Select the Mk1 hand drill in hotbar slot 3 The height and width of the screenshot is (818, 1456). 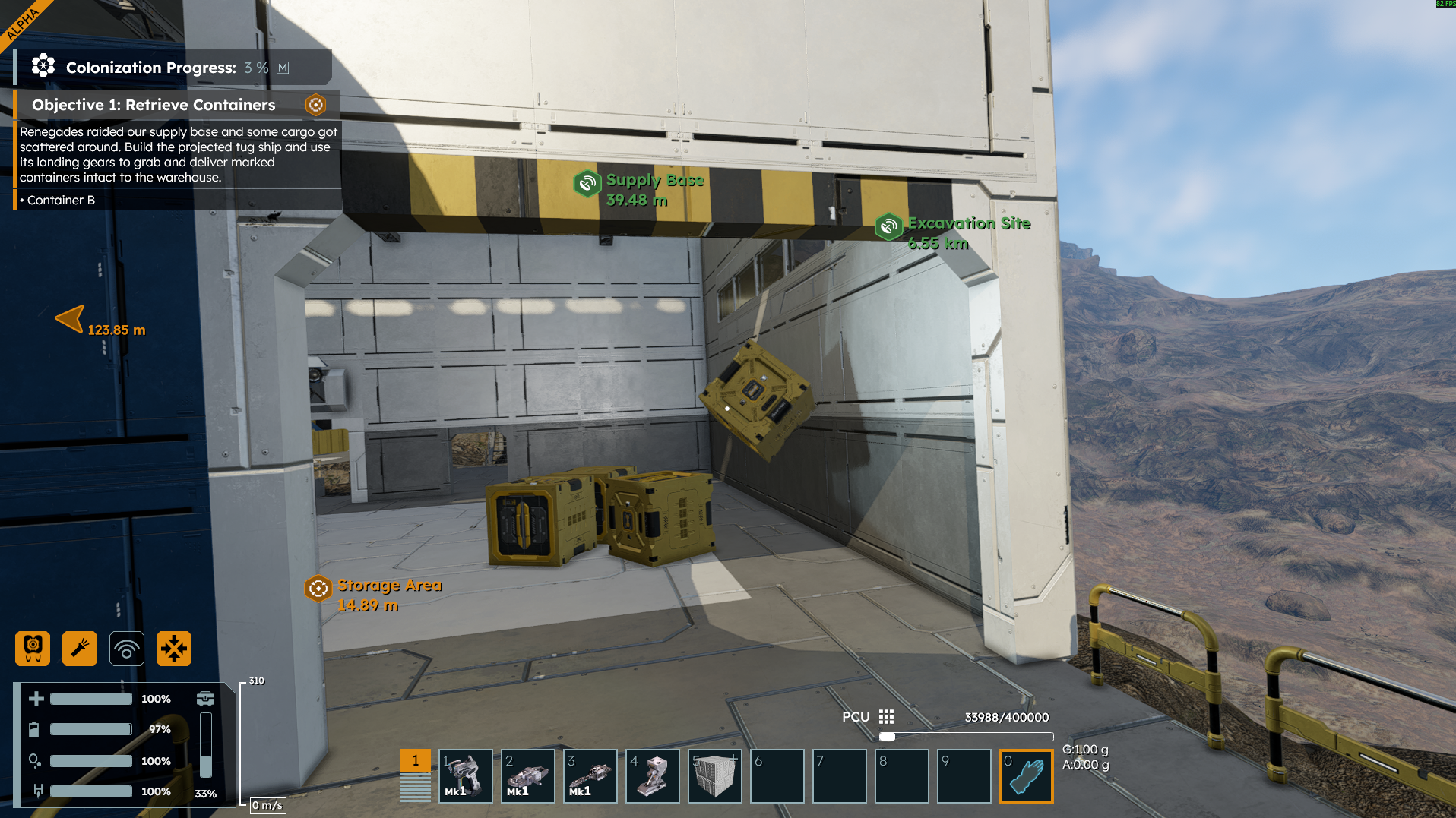(590, 775)
